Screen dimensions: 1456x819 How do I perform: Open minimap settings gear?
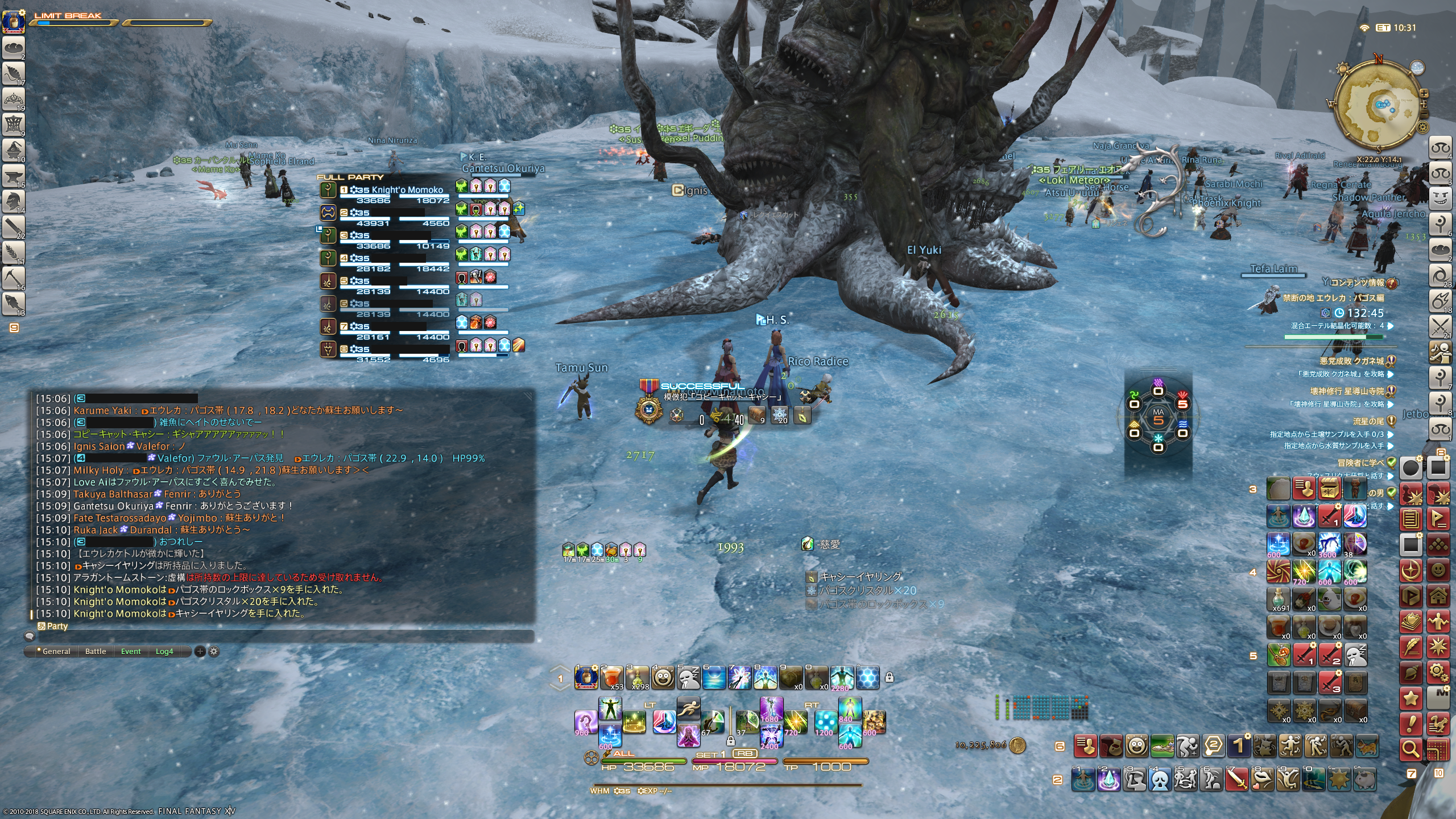click(1422, 127)
